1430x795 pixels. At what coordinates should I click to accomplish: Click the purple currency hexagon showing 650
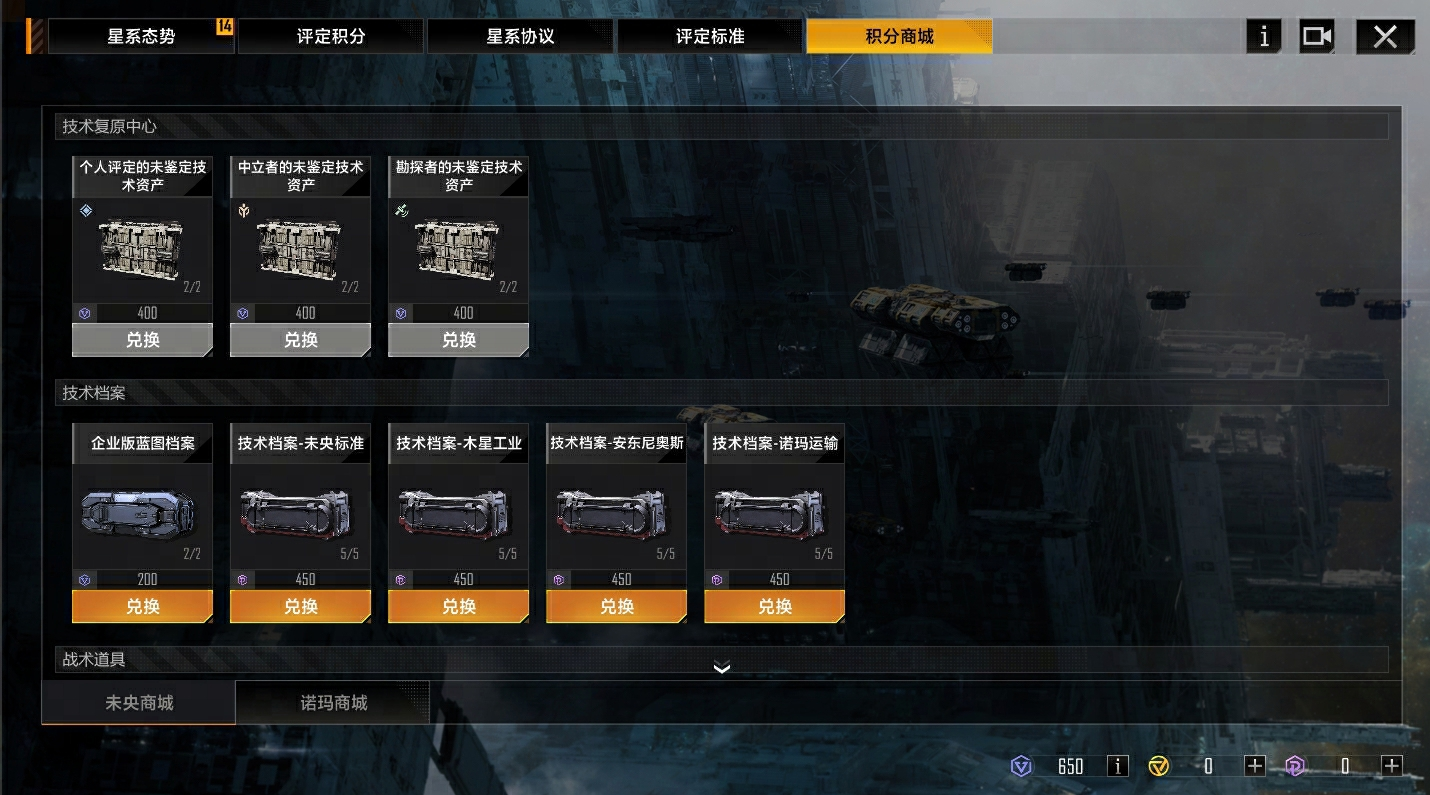point(1021,765)
